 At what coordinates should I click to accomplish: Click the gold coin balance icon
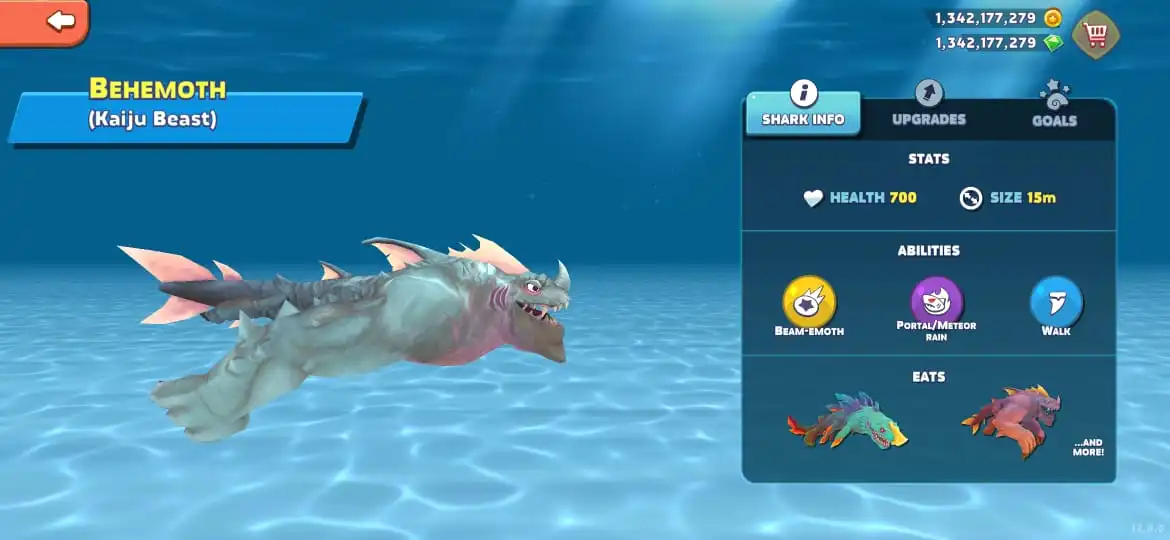click(1052, 18)
